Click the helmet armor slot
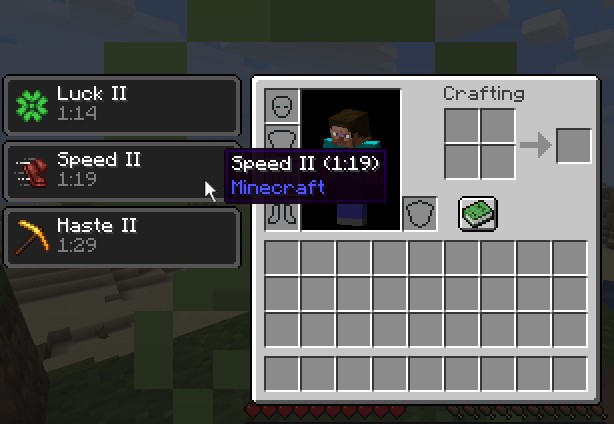This screenshot has width=614, height=424. click(x=282, y=106)
